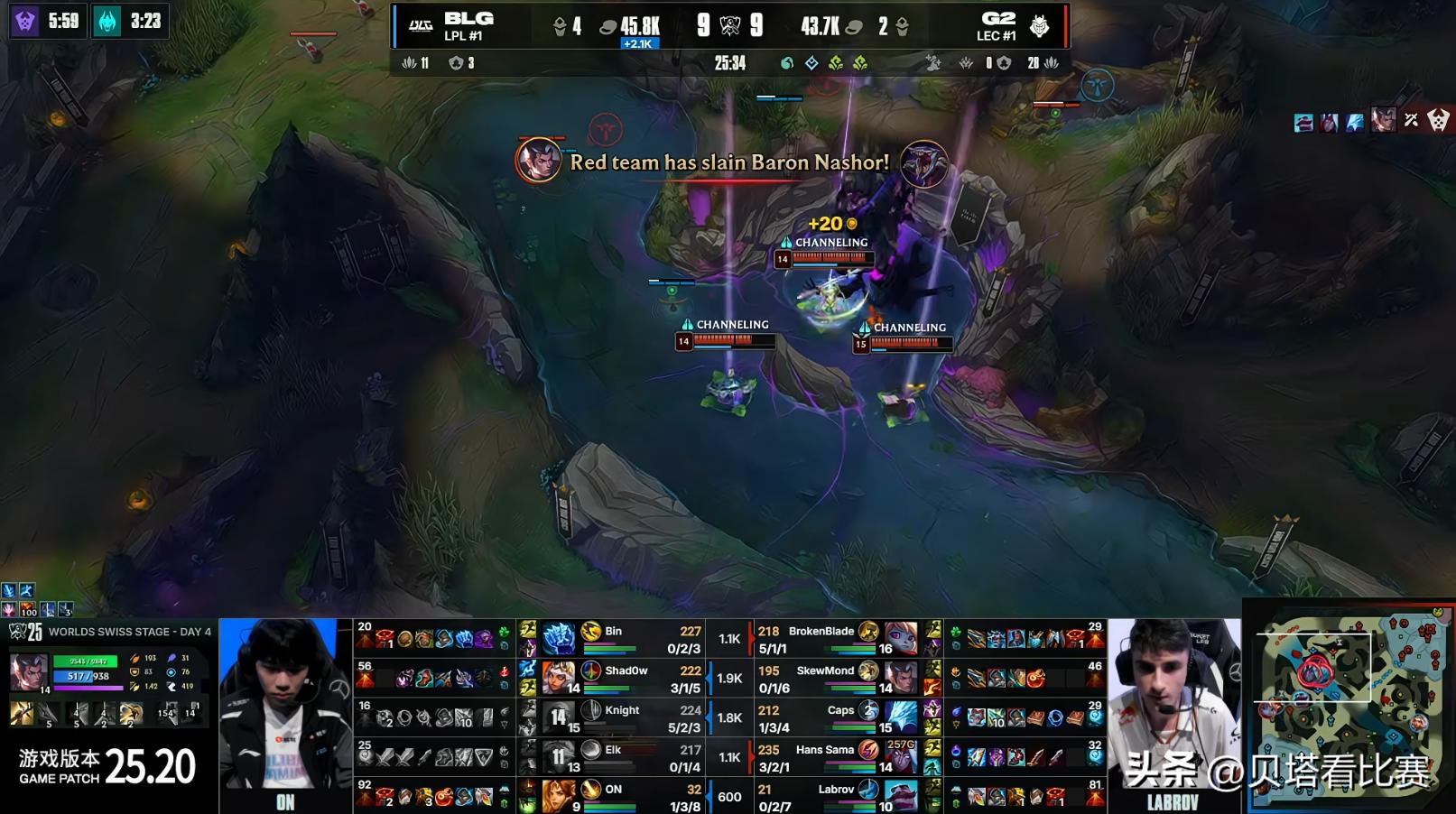Select ON's champion portrait in scoreboard
This screenshot has height=814, width=1456.
(x=559, y=796)
